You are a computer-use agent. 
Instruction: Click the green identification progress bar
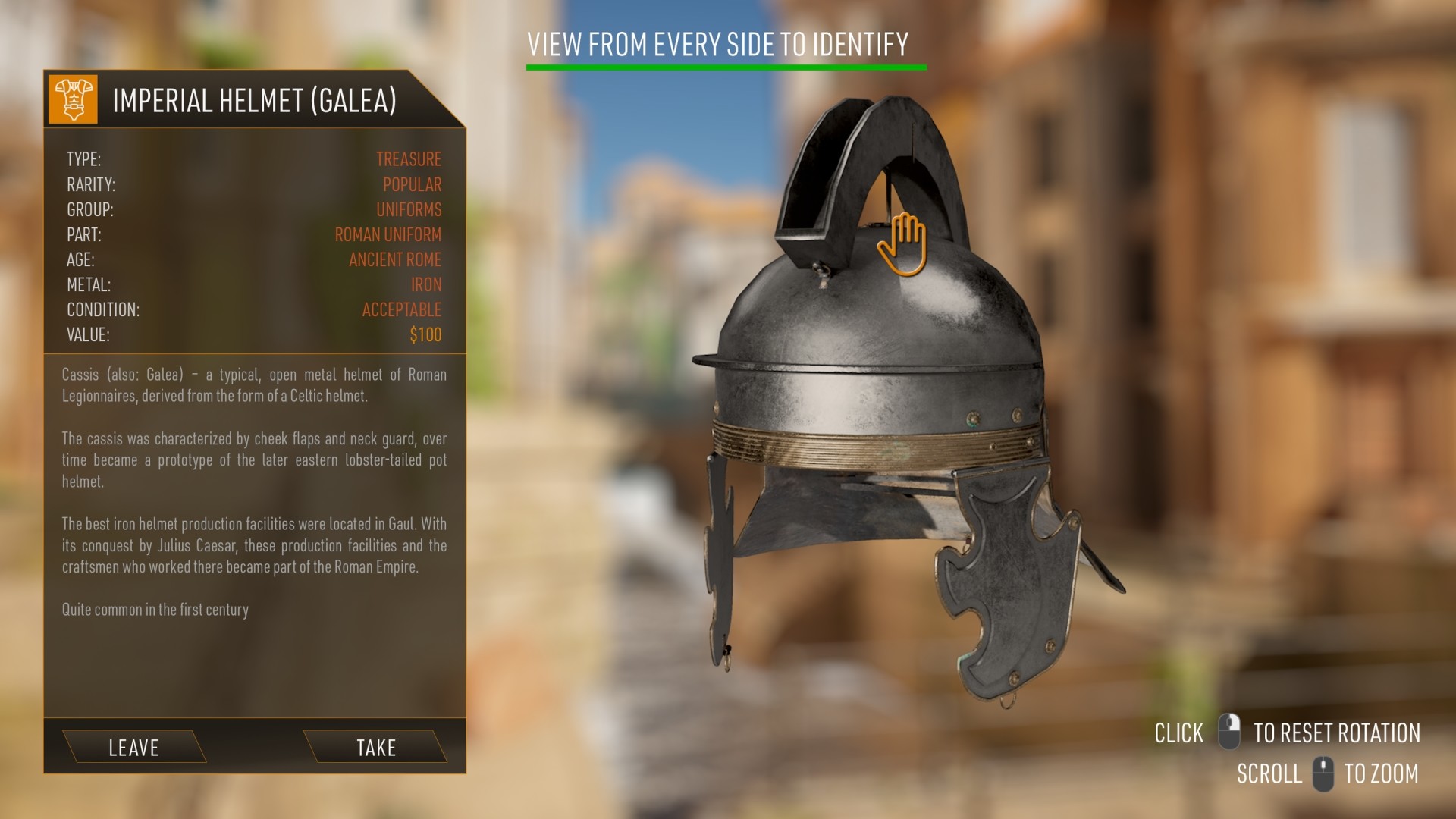point(726,67)
